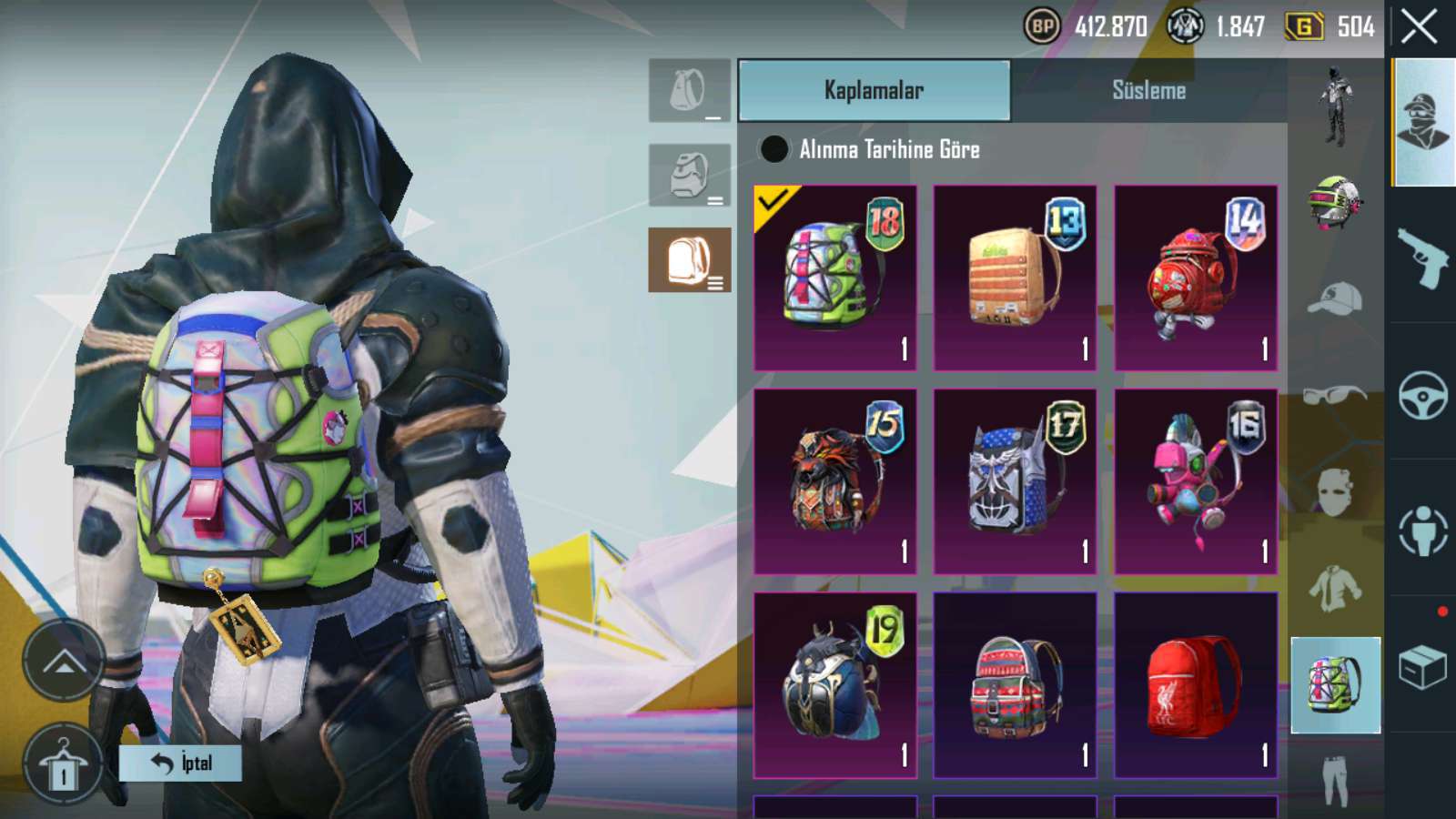Open the vehicle steering wheel category
The image size is (1456, 819).
1422,394
